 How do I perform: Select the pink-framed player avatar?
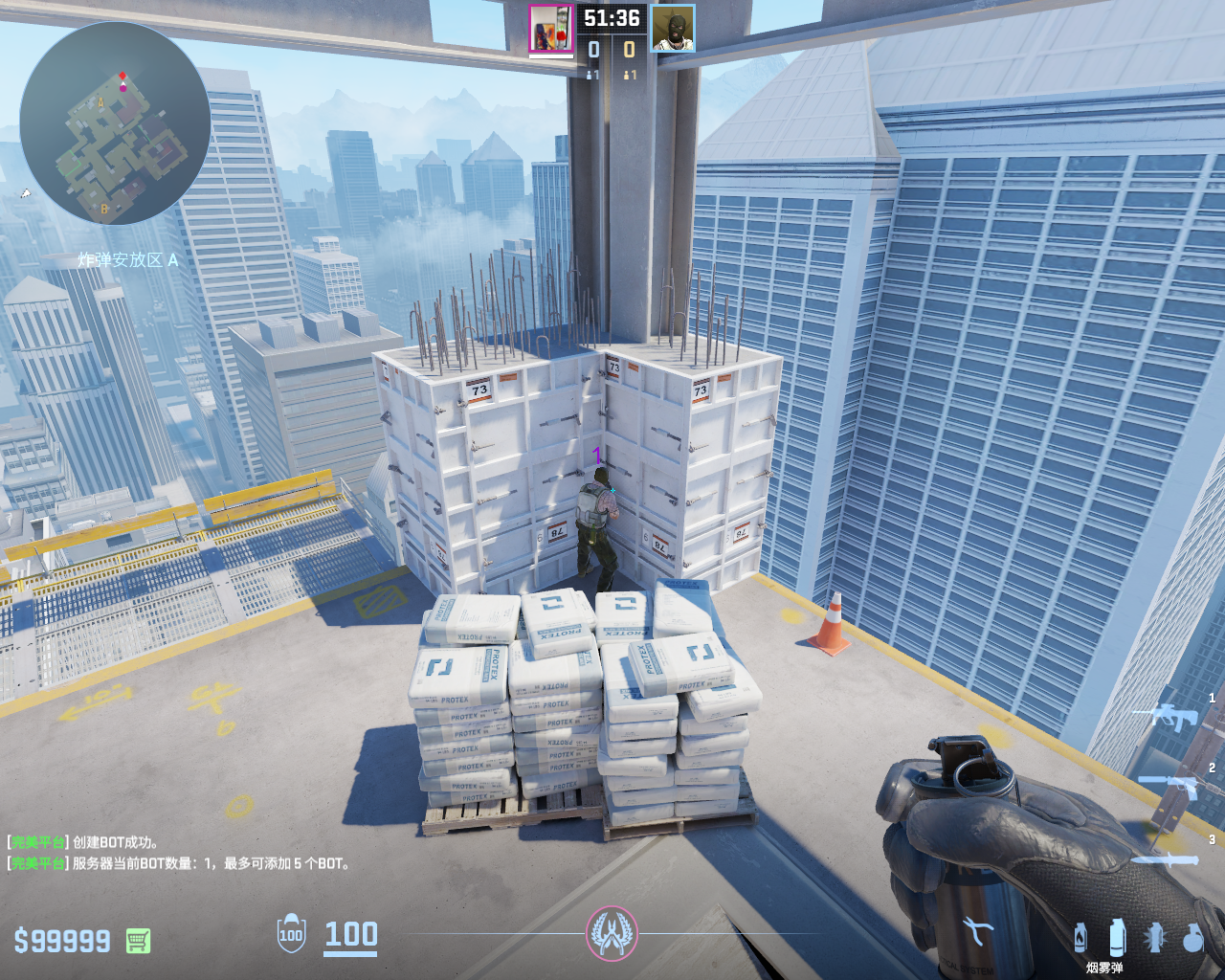[x=550, y=28]
